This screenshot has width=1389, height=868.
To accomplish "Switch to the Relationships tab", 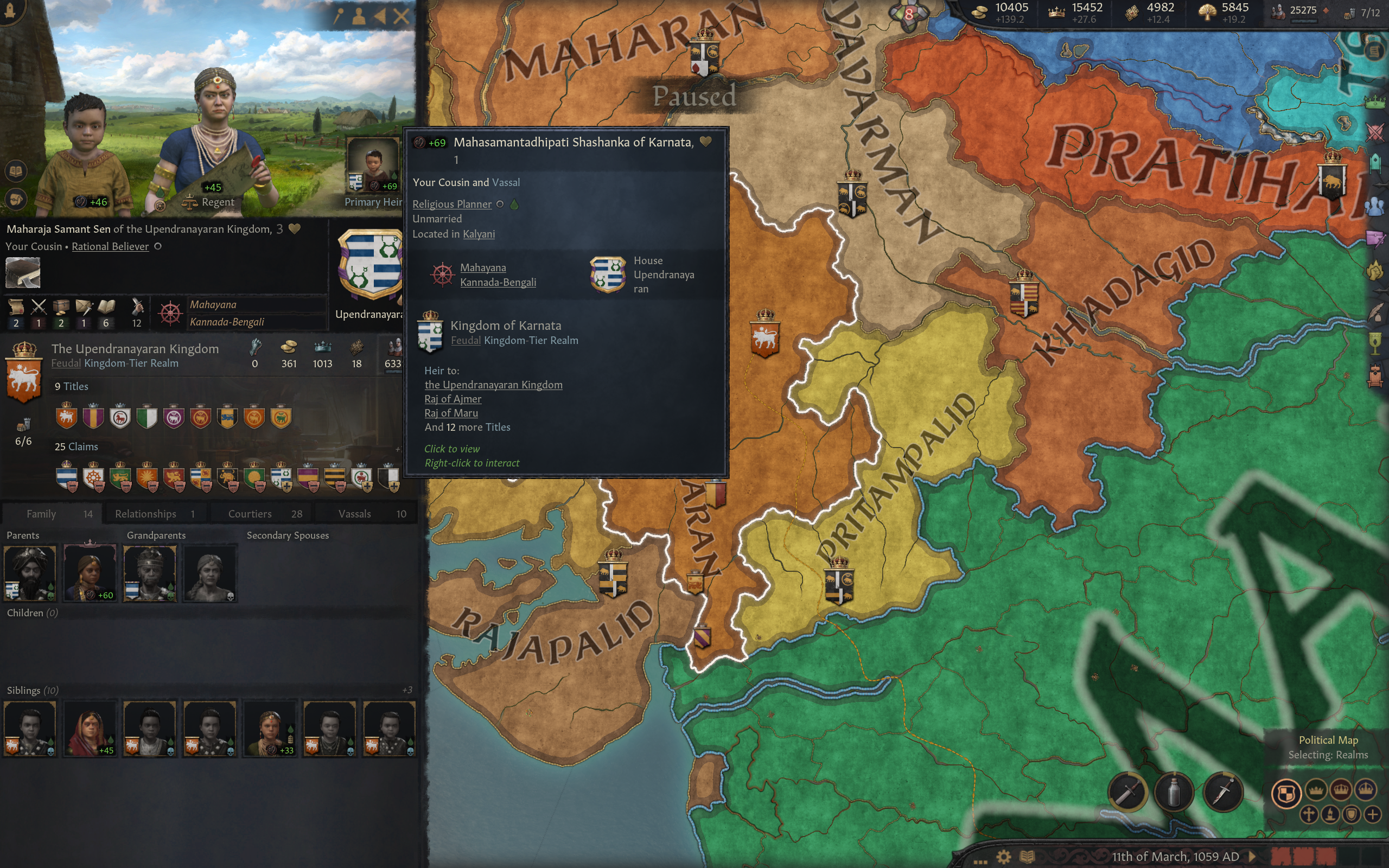I will pos(154,514).
